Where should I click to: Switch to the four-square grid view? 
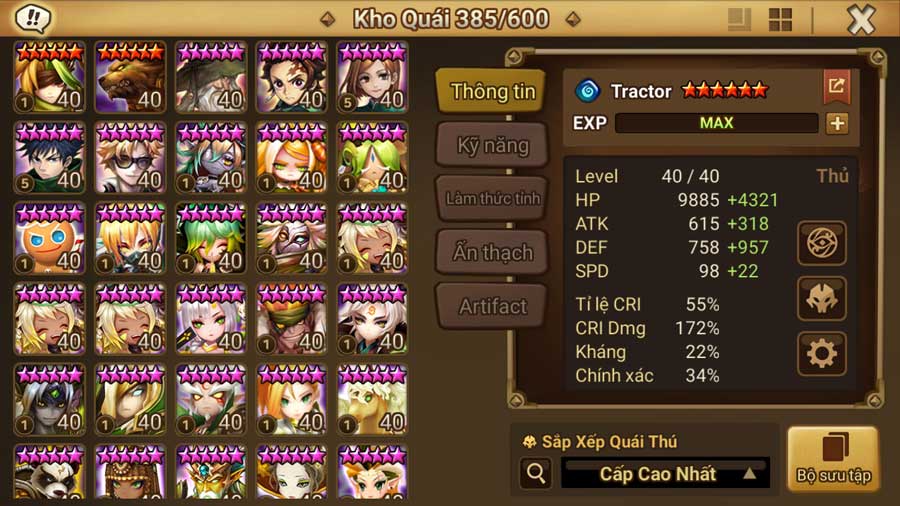[780, 20]
